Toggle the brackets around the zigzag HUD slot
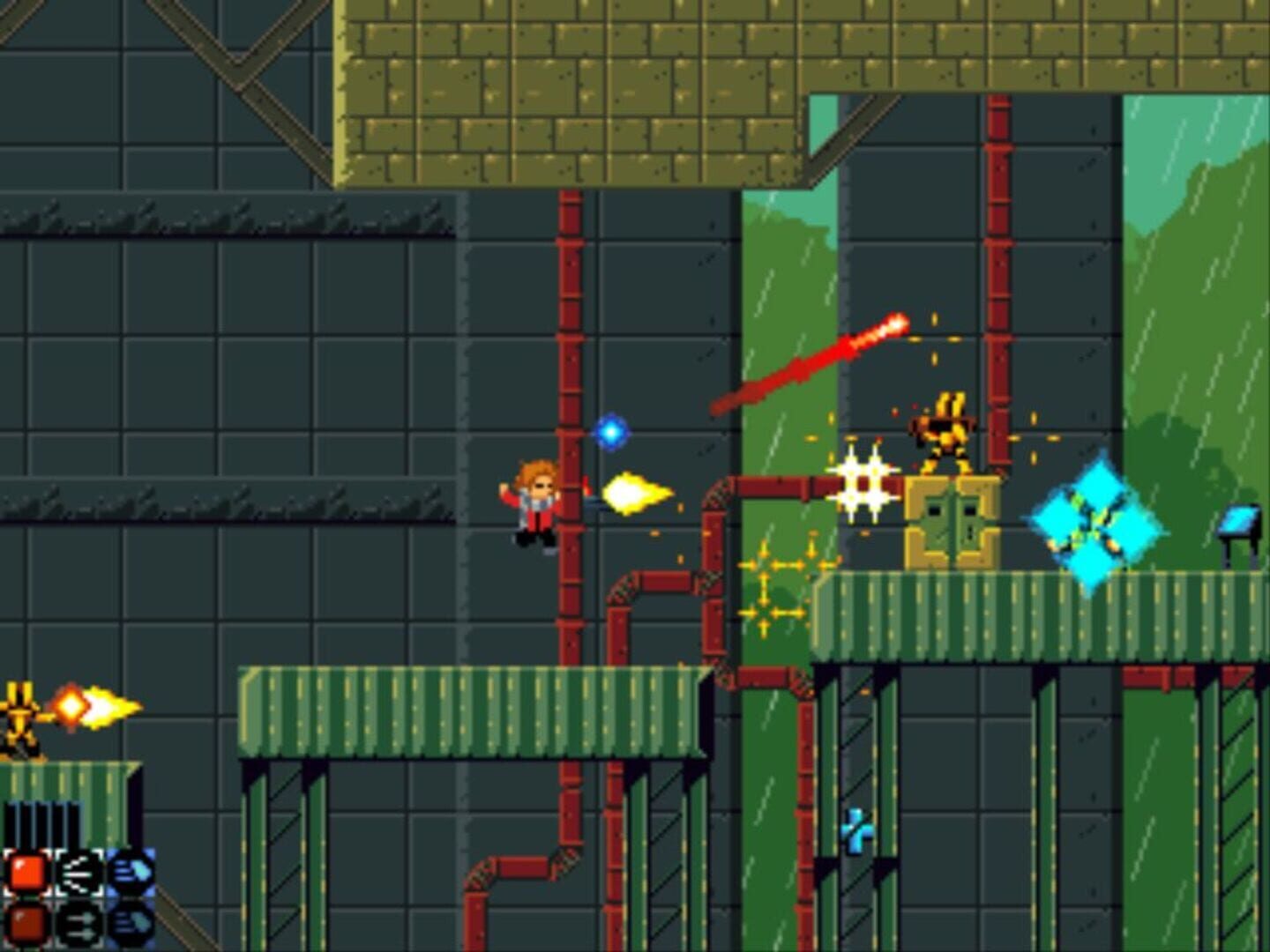 pyautogui.click(x=78, y=874)
